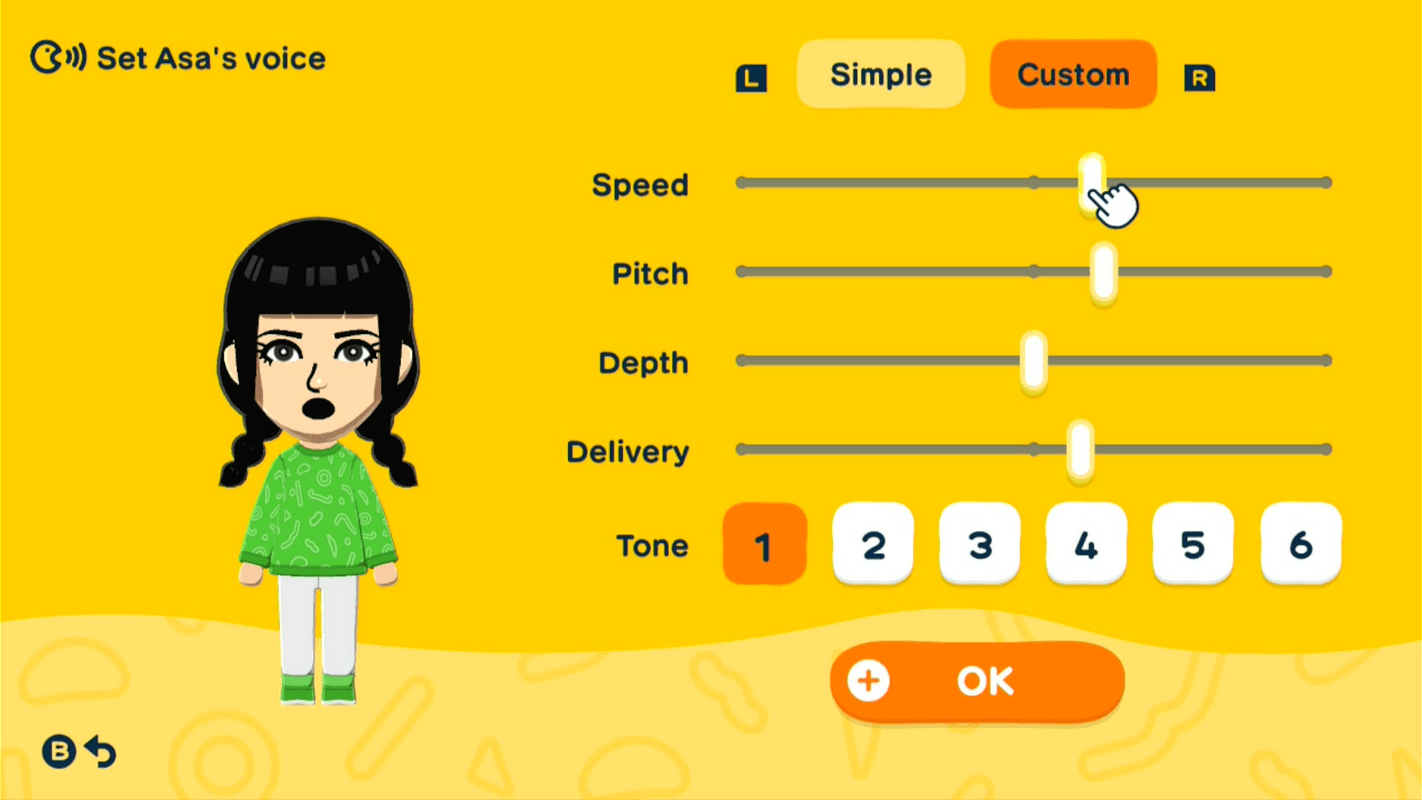Select Tone option 6

tap(1300, 545)
